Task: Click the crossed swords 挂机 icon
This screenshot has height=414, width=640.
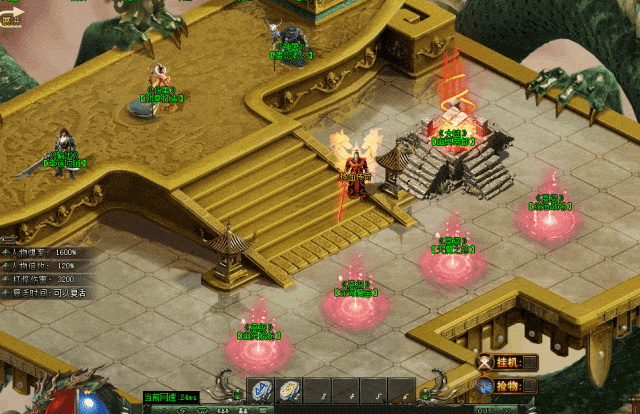Action: [x=486, y=363]
